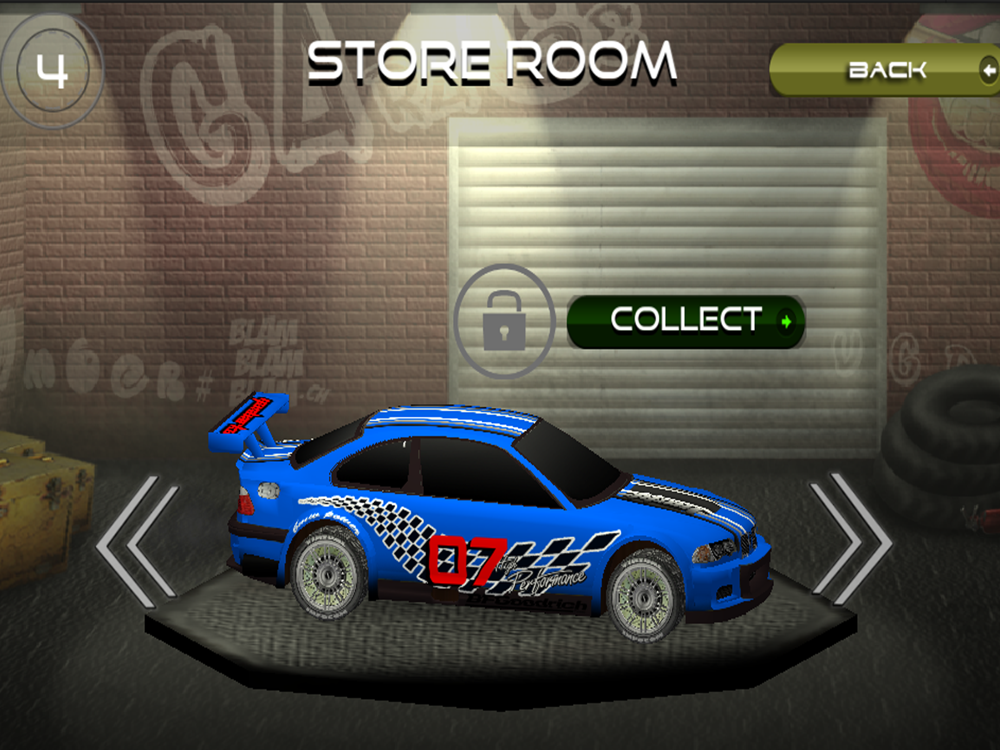Show the next car with right arrow

(851, 539)
